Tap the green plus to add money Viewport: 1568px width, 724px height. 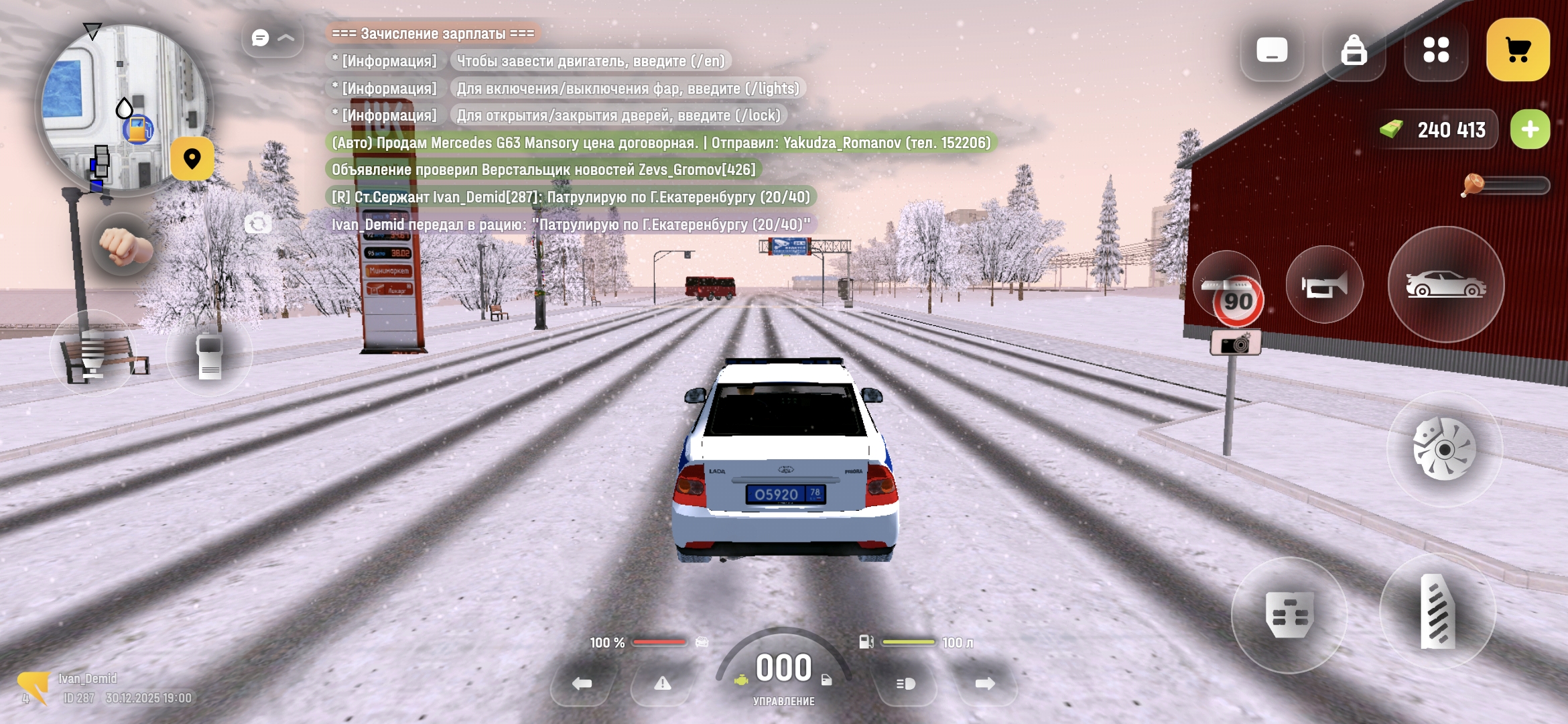1530,129
